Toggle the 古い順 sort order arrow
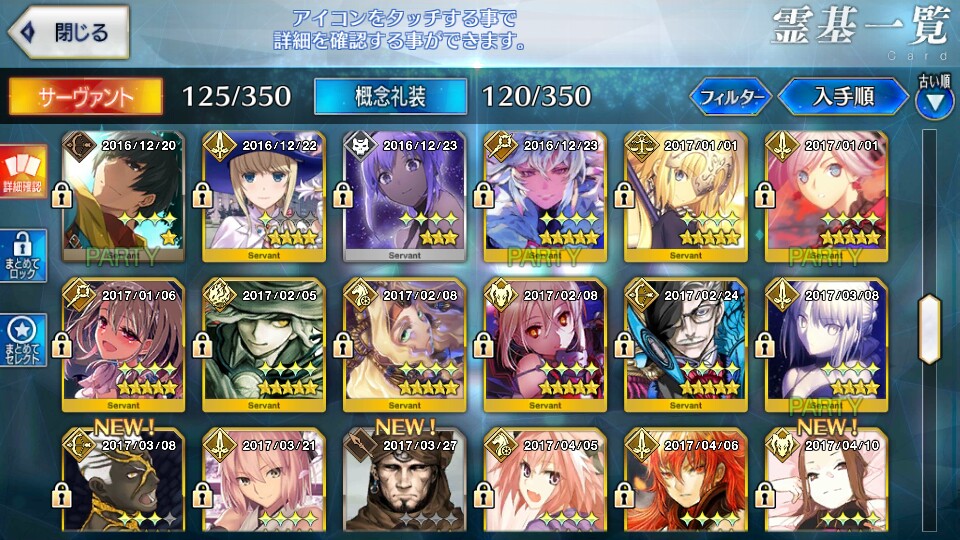Screen dimensions: 960x540 (x=934, y=98)
